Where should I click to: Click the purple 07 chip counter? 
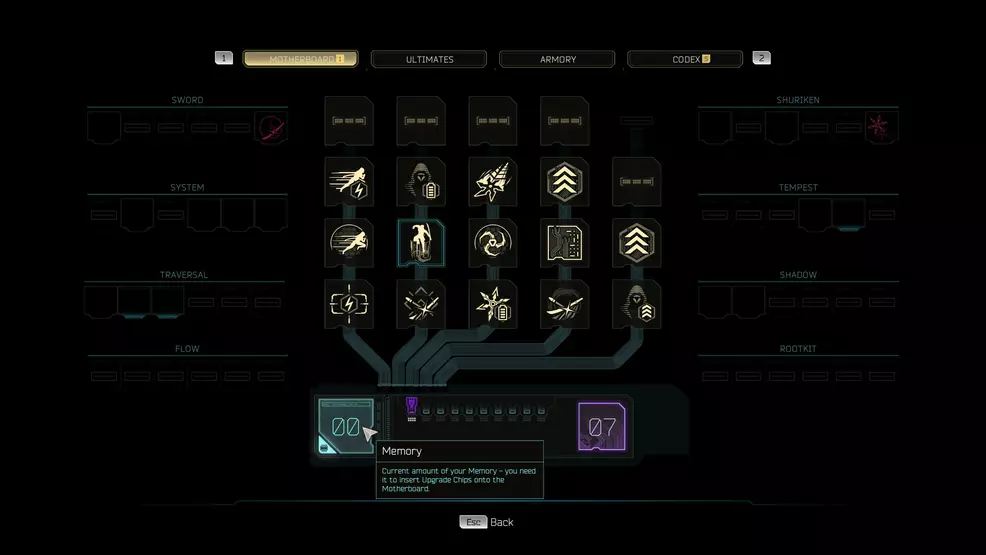pyautogui.click(x=603, y=427)
